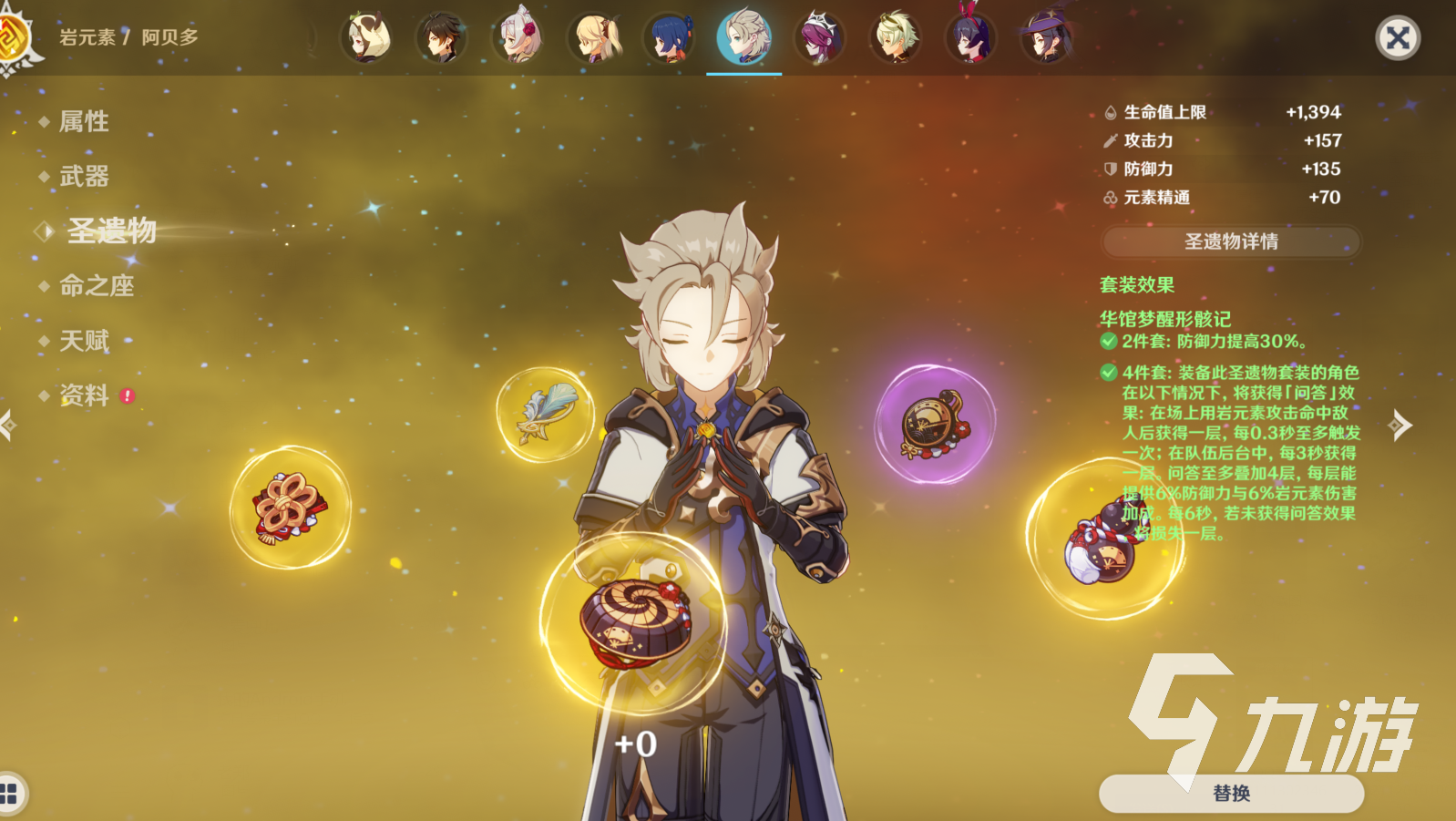Close the character screen
The image size is (1456, 821).
coord(1397,38)
